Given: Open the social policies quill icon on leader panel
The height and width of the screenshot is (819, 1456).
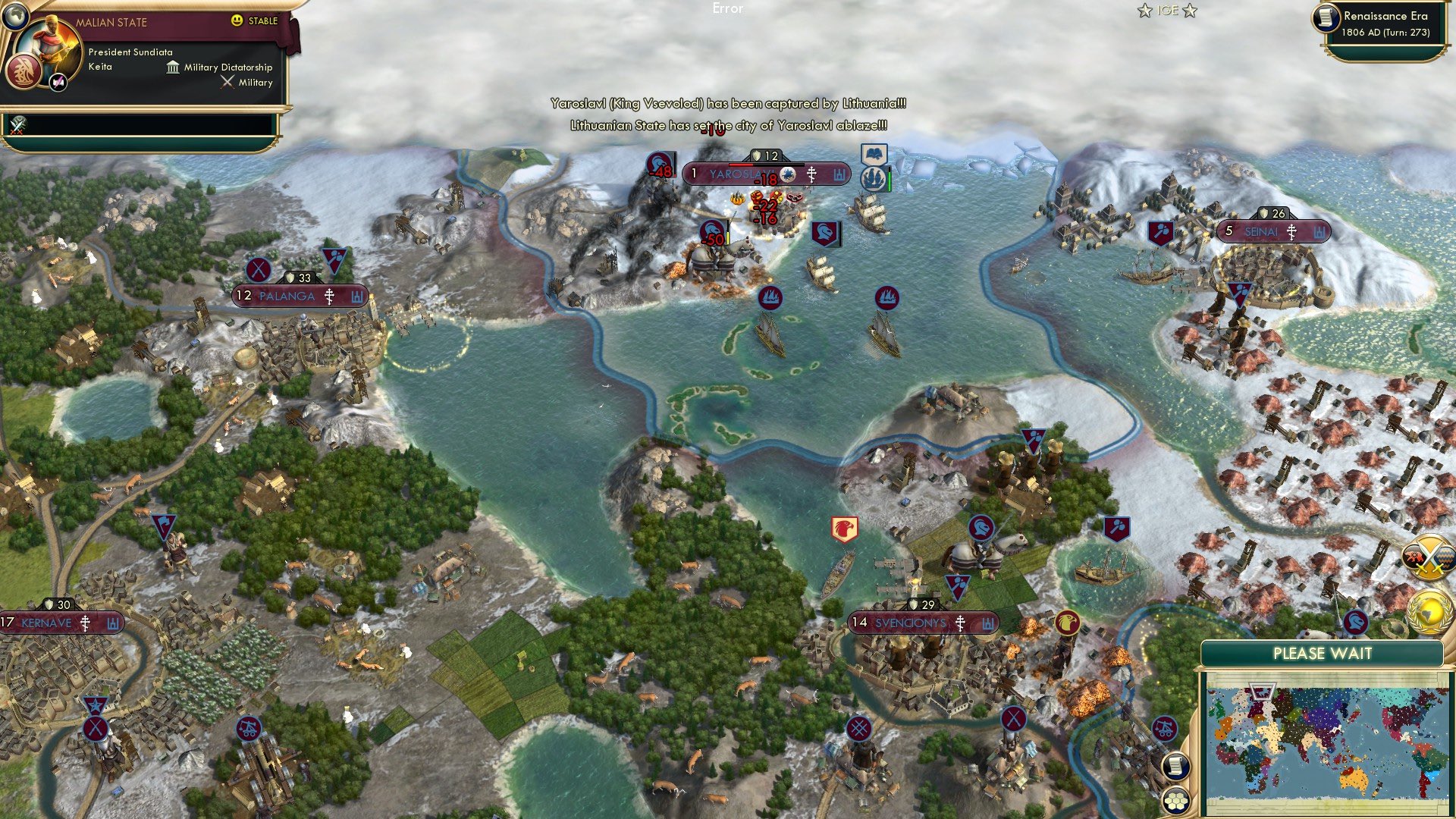Looking at the screenshot, I should (x=58, y=83).
